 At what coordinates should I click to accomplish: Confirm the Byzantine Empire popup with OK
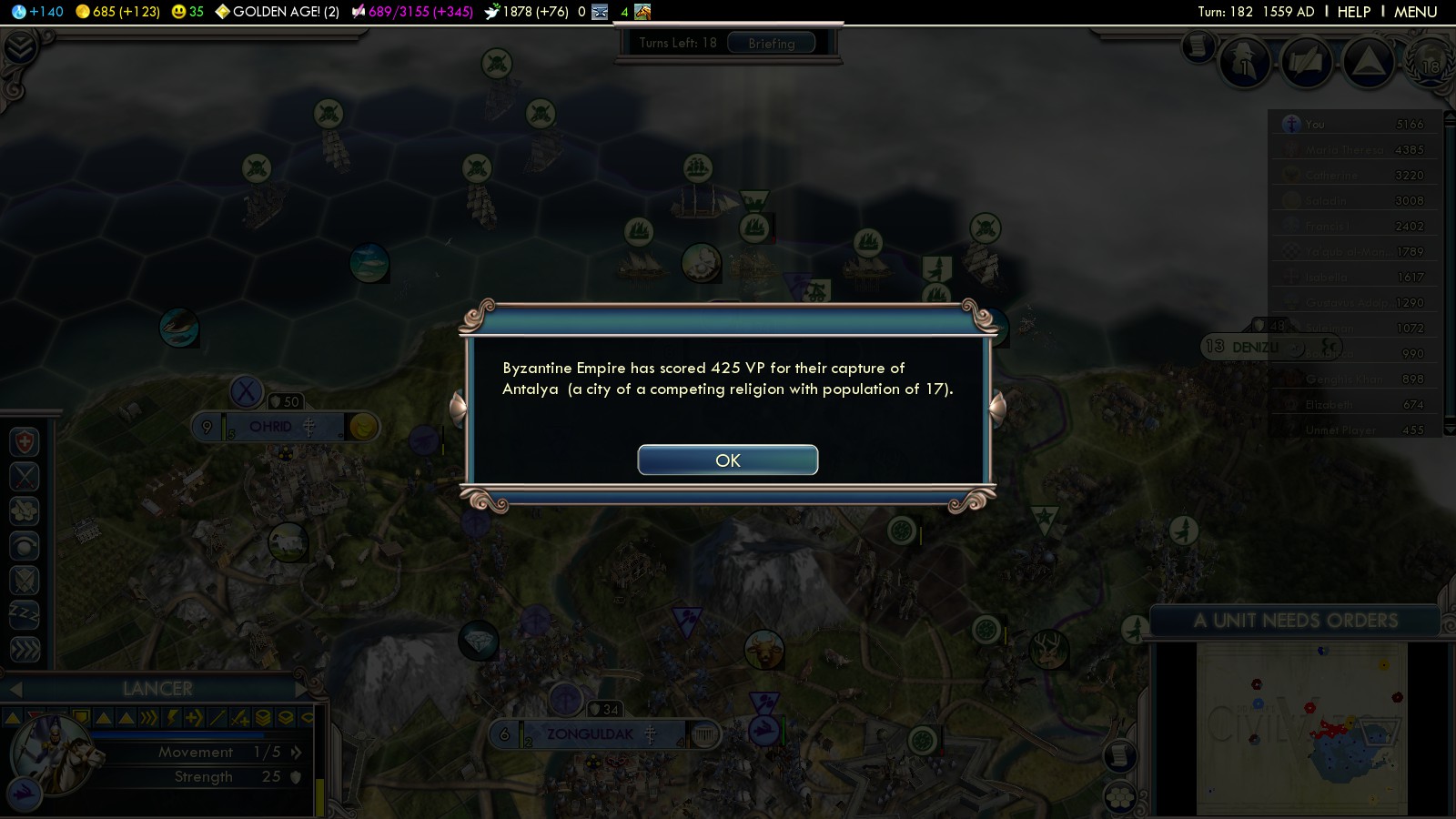point(727,460)
